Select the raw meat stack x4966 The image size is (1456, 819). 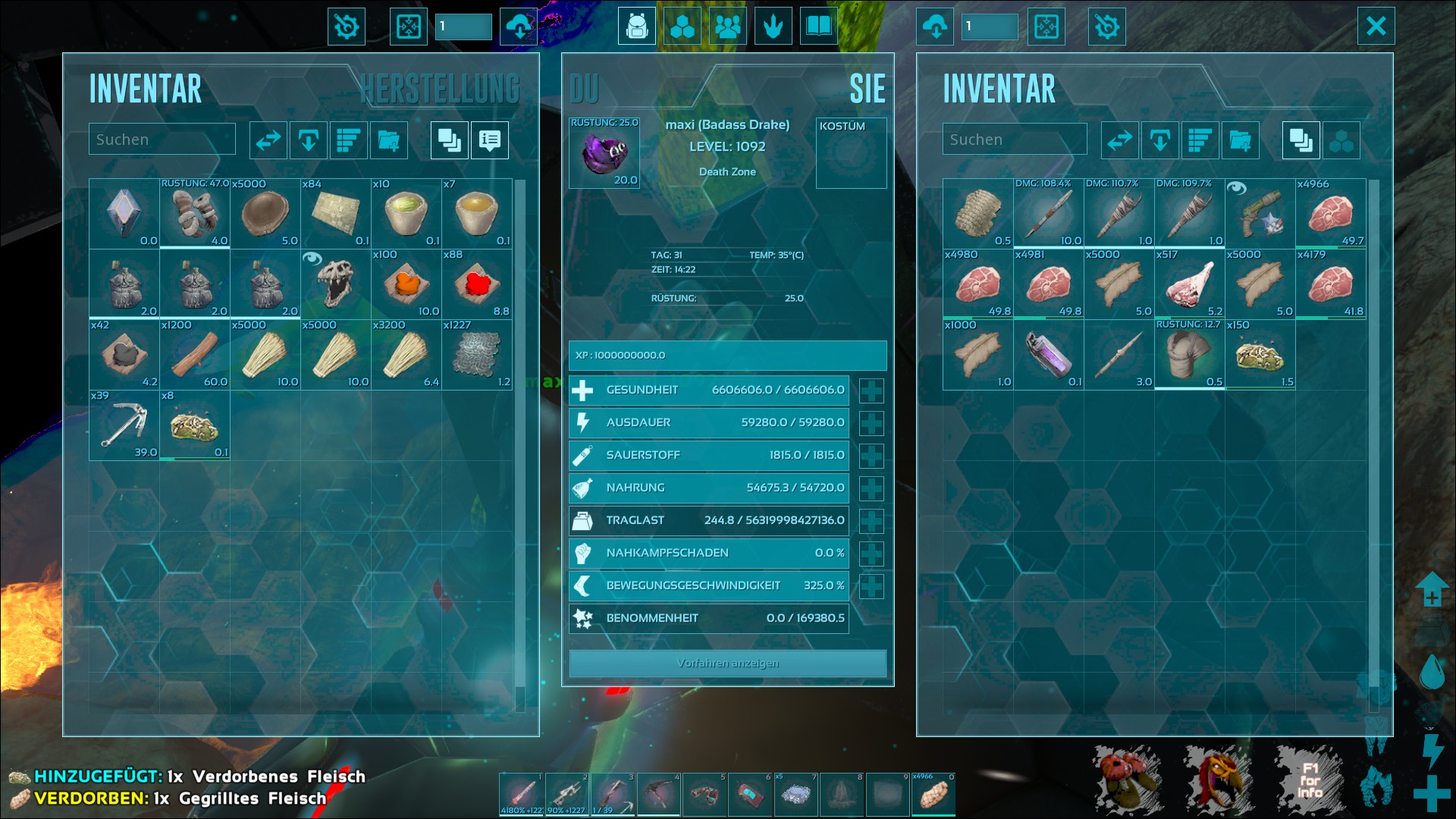pos(1330,214)
